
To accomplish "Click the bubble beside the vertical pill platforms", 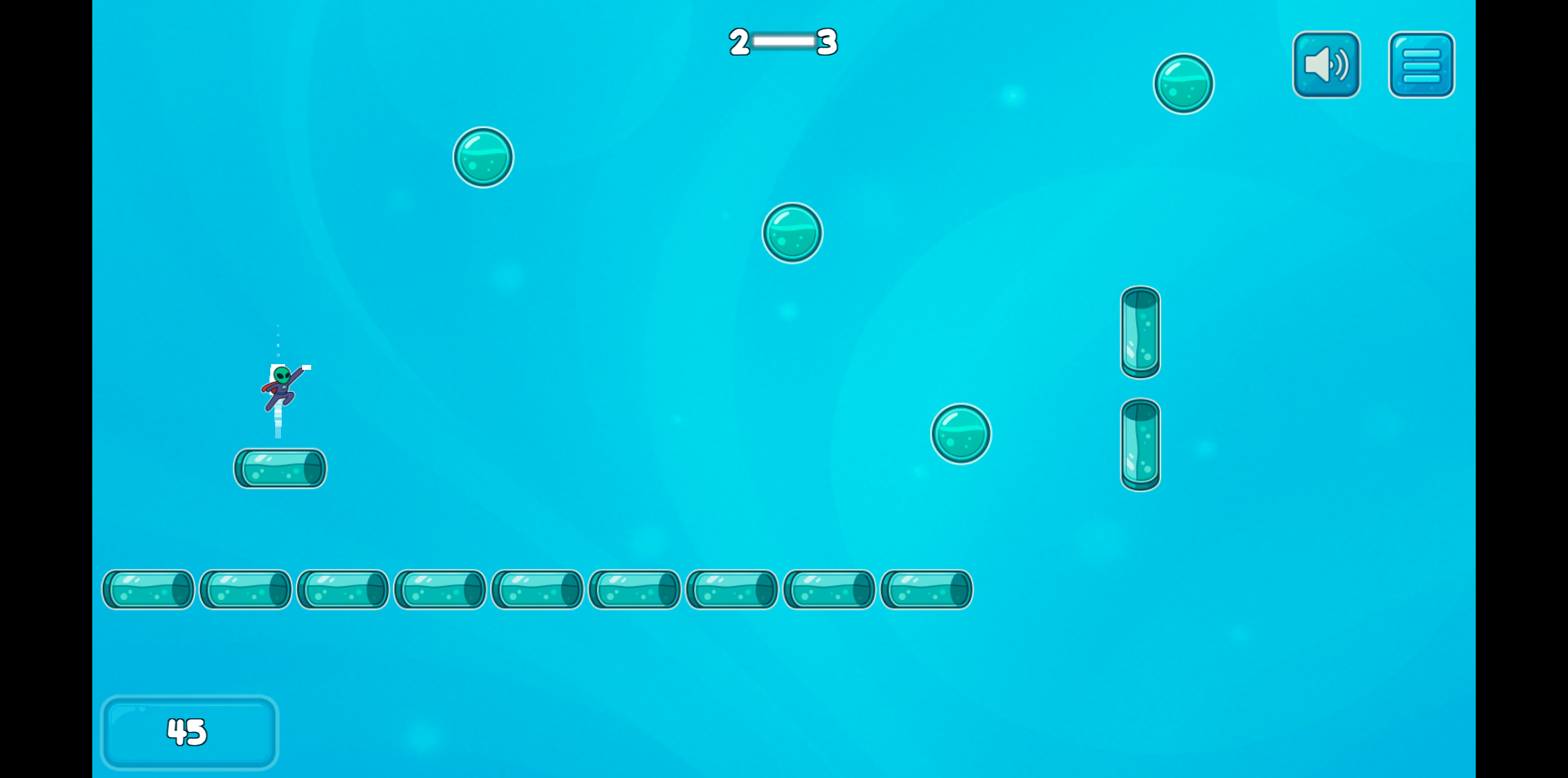I will [x=961, y=433].
